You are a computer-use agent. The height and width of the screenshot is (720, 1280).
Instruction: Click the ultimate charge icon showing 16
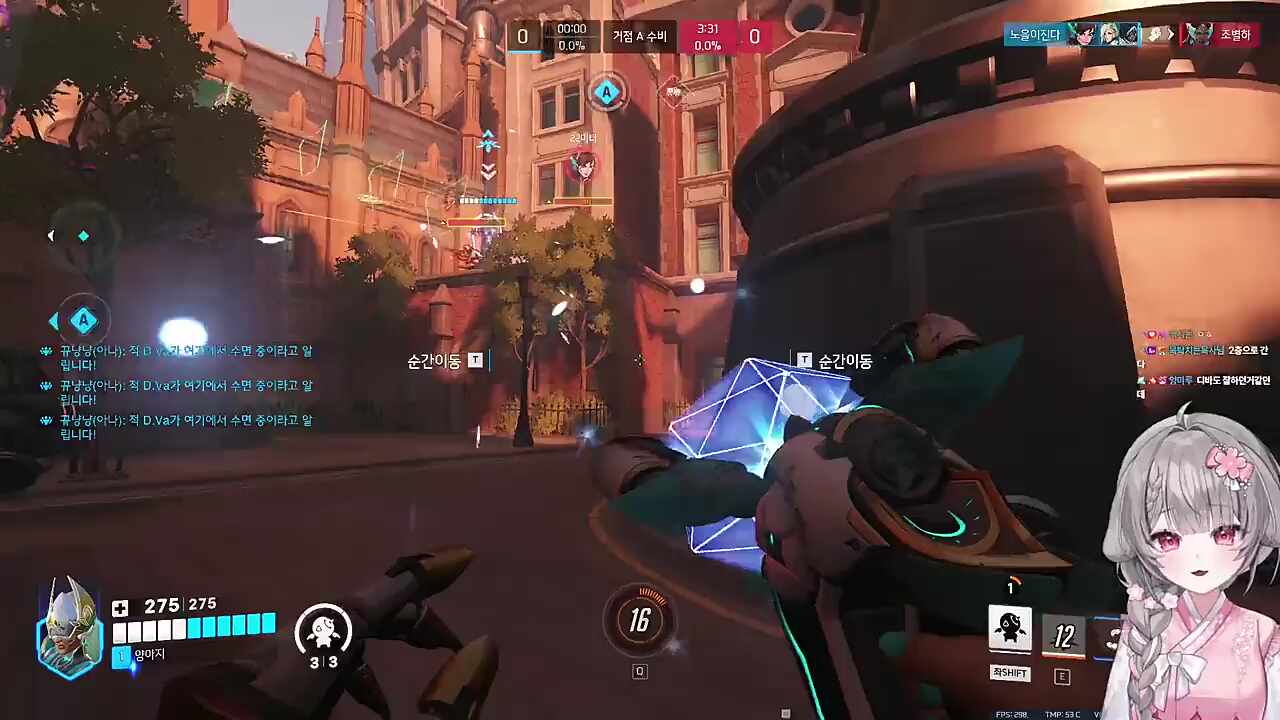tap(640, 622)
